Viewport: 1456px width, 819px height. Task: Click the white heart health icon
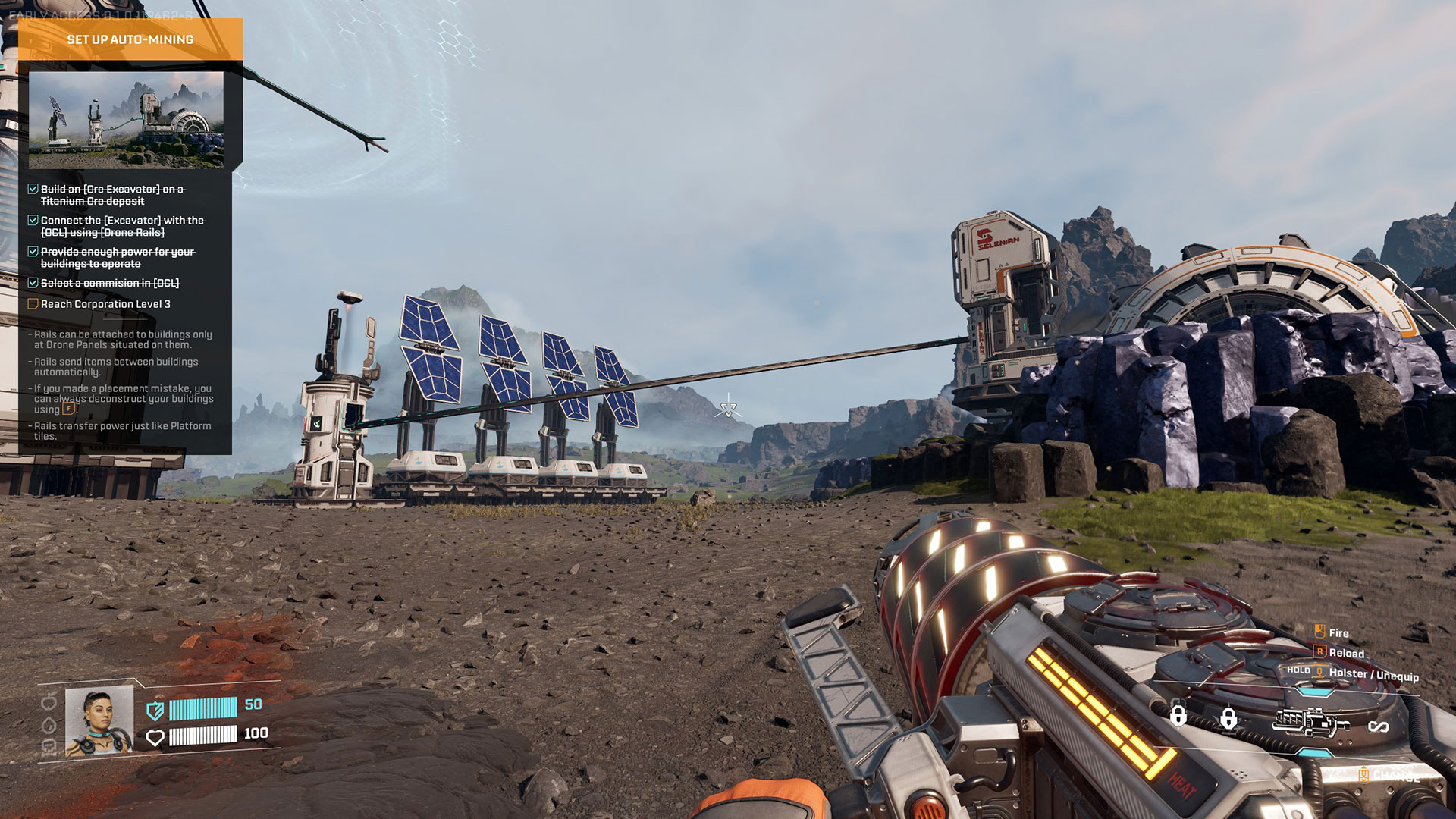point(155,737)
